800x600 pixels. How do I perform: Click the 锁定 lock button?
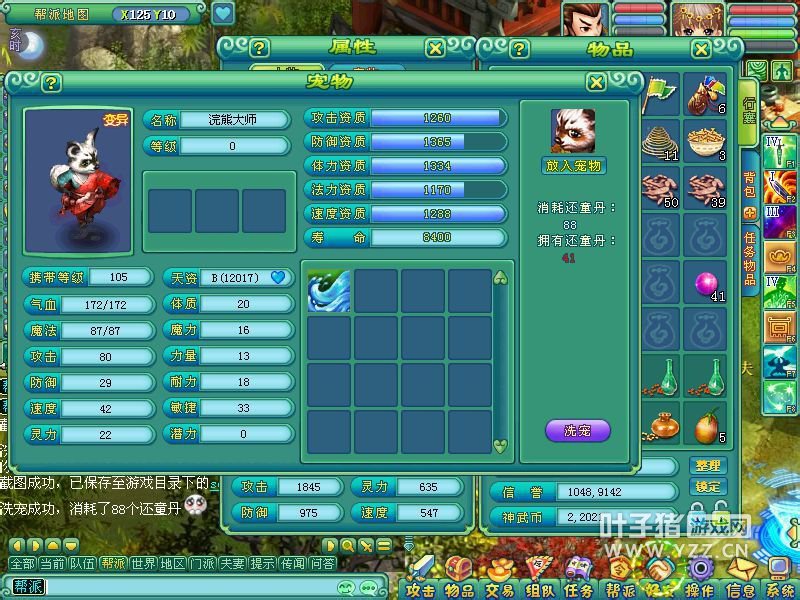707,486
